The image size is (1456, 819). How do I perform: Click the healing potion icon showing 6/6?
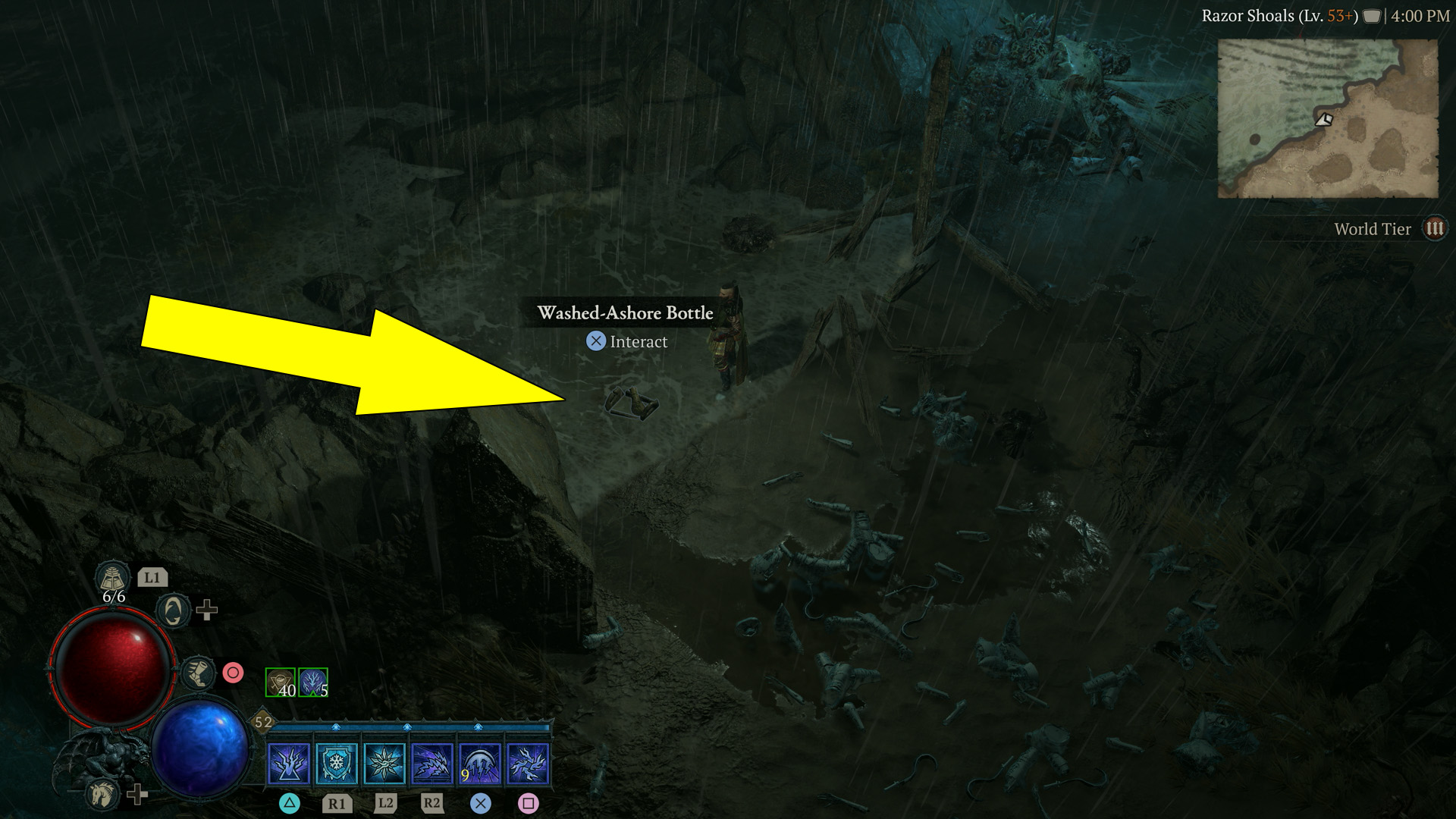(x=111, y=579)
